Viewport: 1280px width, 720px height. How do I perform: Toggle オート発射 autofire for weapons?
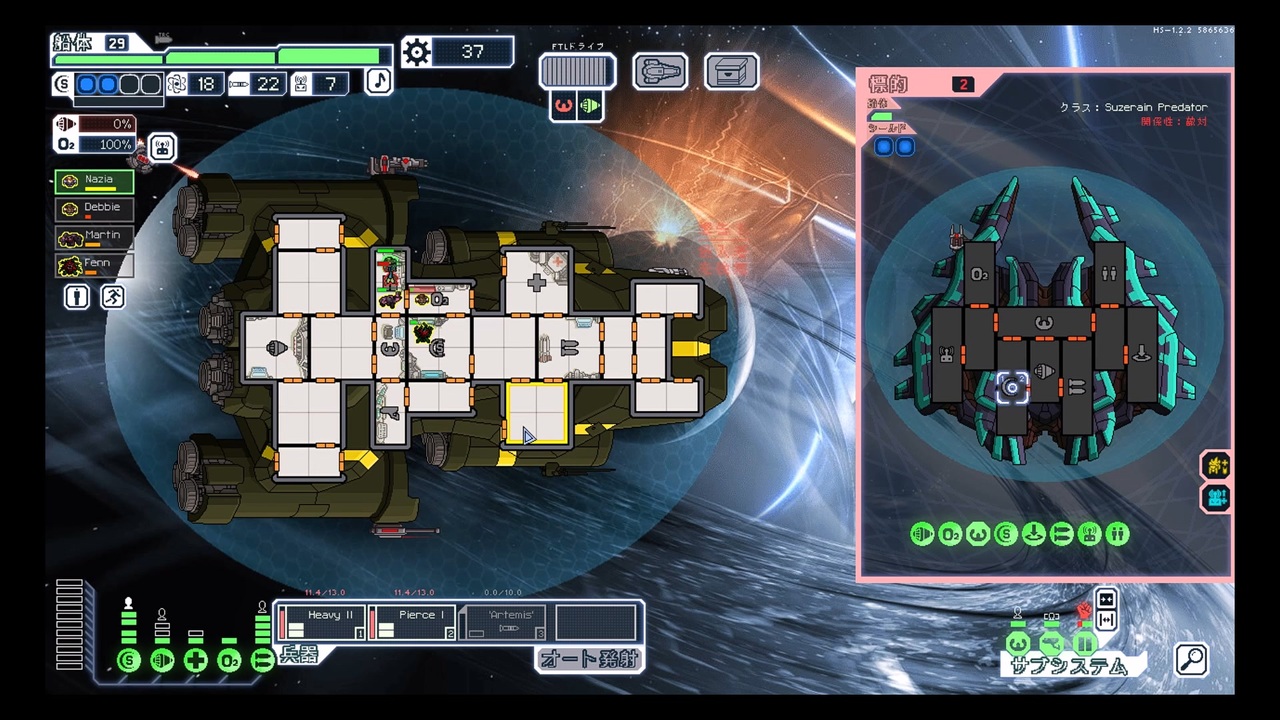coord(589,660)
